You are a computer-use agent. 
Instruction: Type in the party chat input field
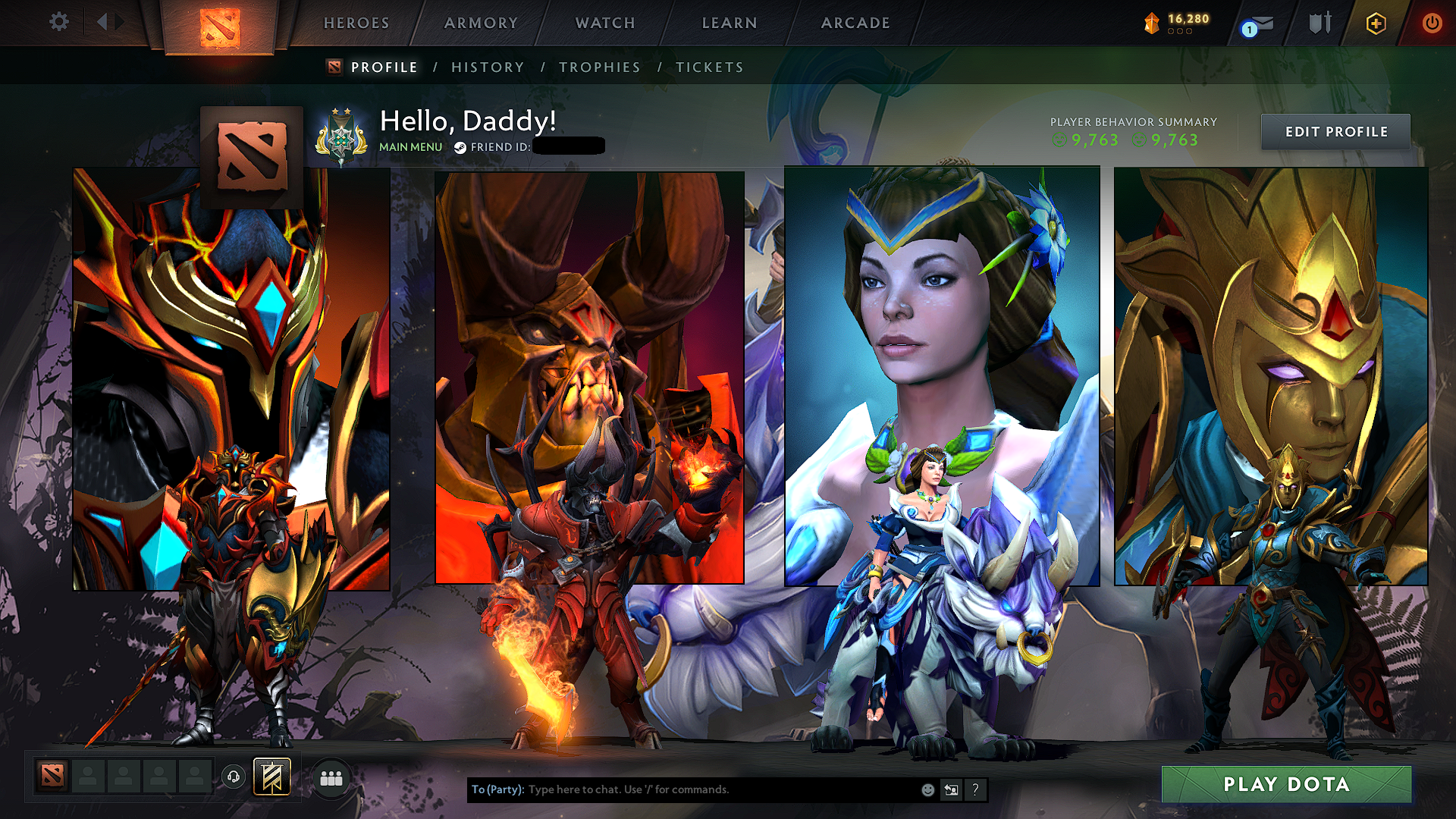(682, 789)
